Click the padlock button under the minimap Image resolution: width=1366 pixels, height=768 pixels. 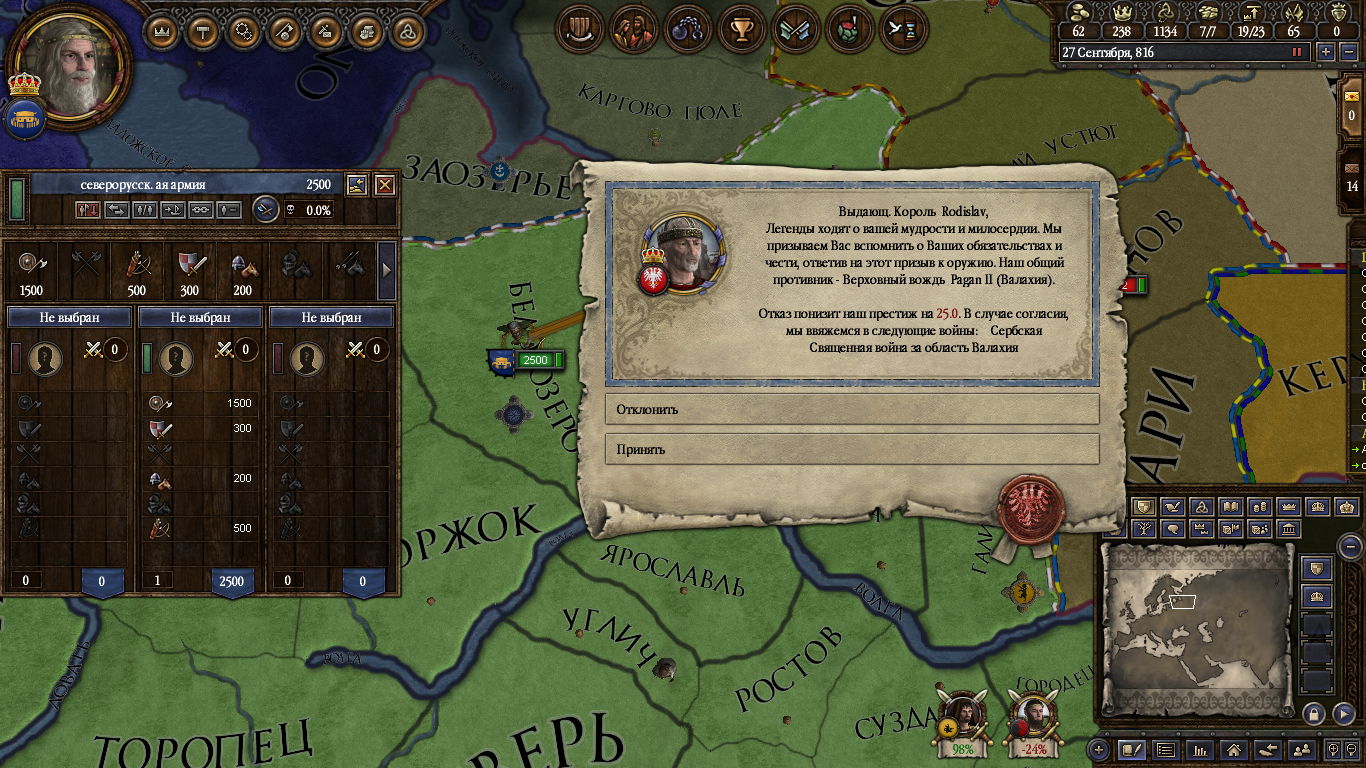coord(1314,713)
